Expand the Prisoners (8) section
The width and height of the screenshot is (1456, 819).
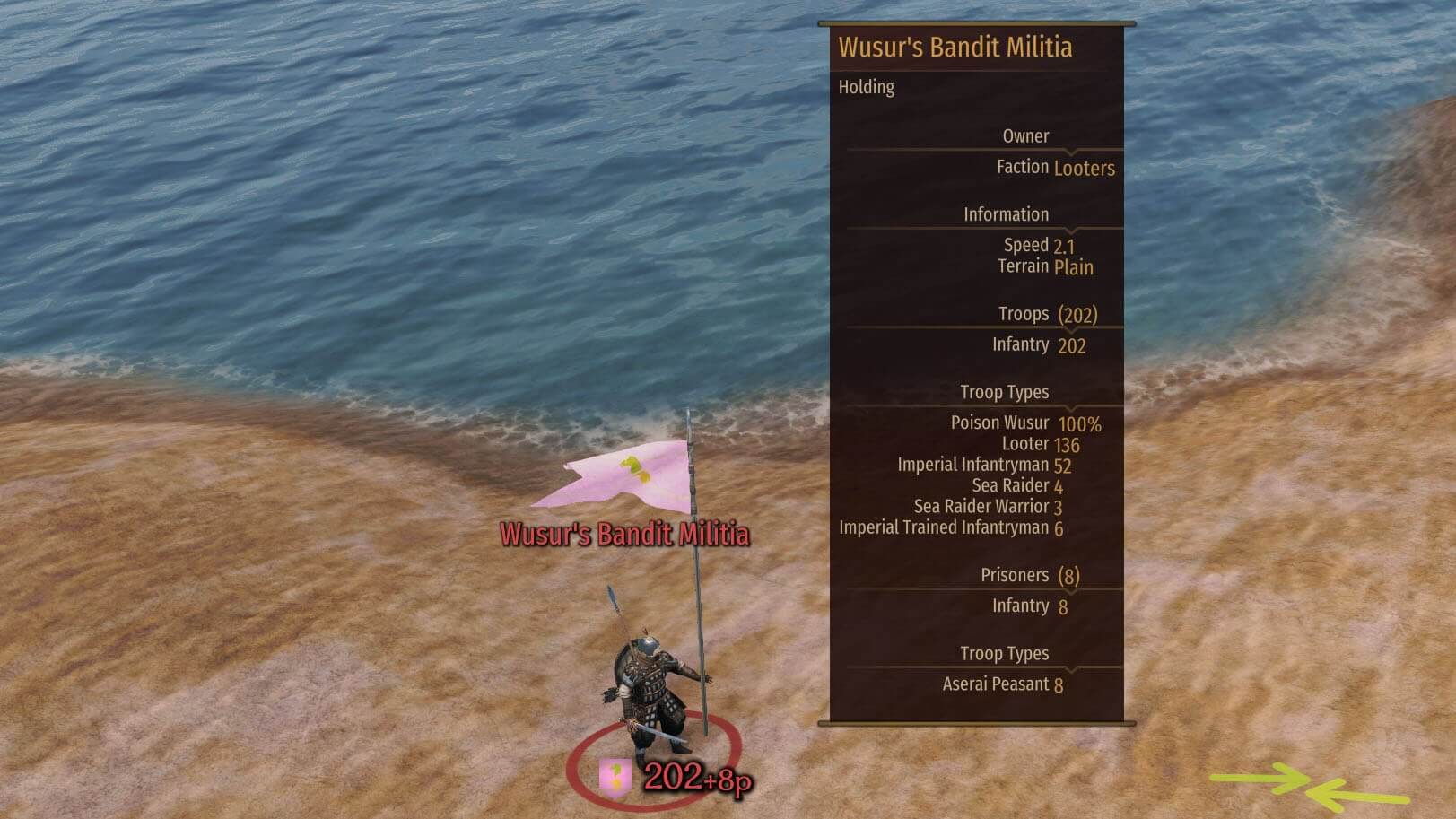pyautogui.click(x=1032, y=575)
